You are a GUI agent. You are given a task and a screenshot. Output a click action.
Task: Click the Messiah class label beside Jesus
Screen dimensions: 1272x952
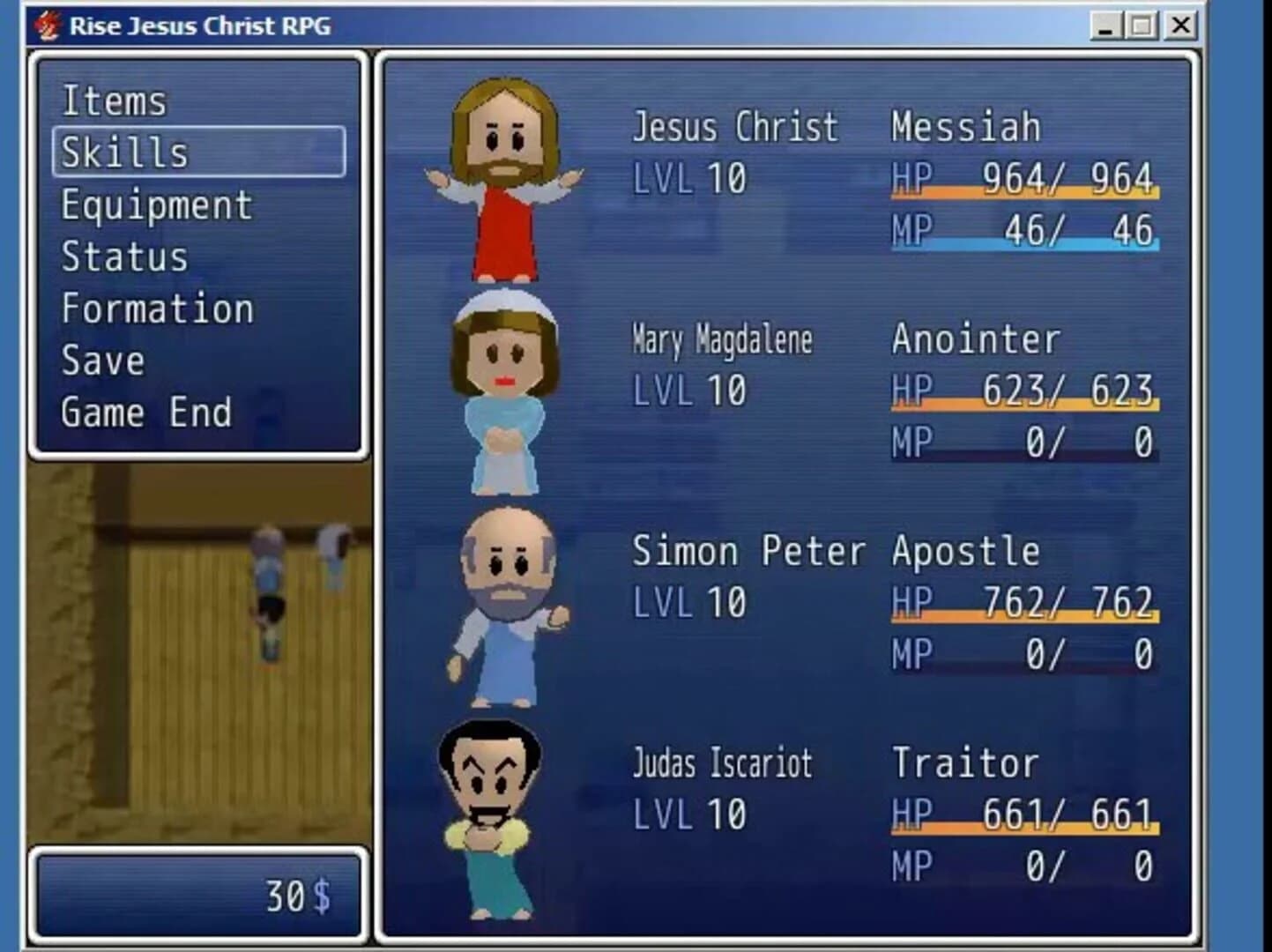(x=965, y=126)
